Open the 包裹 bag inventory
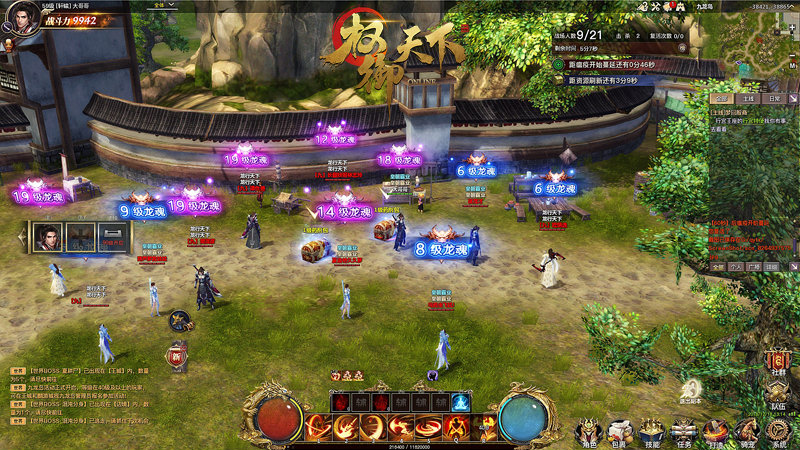 pyautogui.click(x=620, y=429)
